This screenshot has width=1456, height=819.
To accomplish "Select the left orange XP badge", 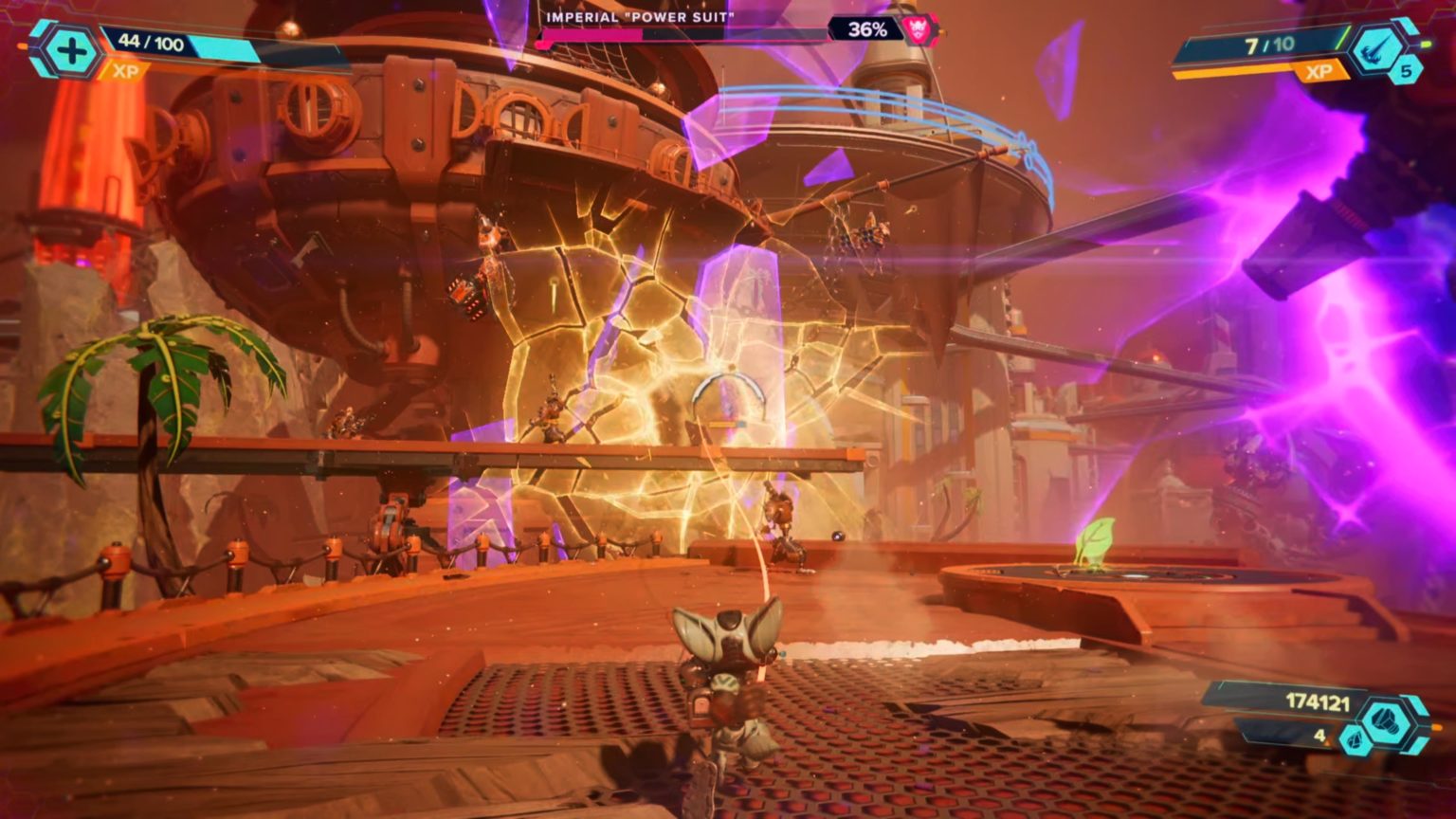I will pyautogui.click(x=126, y=70).
